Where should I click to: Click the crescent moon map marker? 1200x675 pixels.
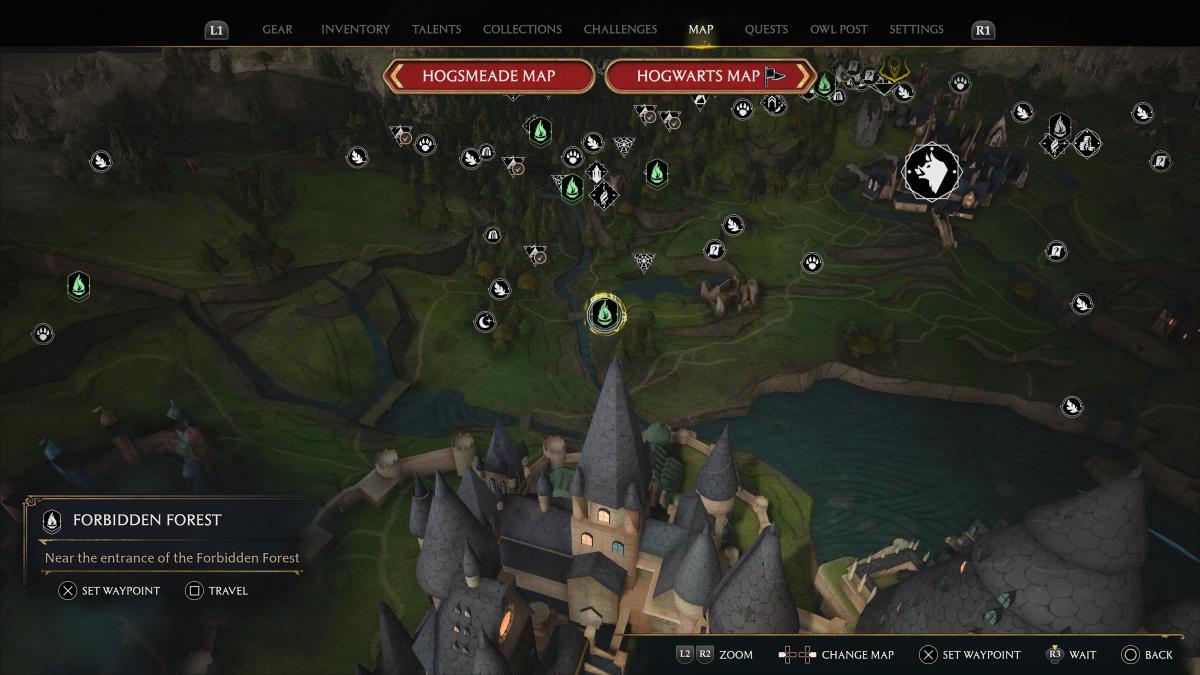point(485,321)
